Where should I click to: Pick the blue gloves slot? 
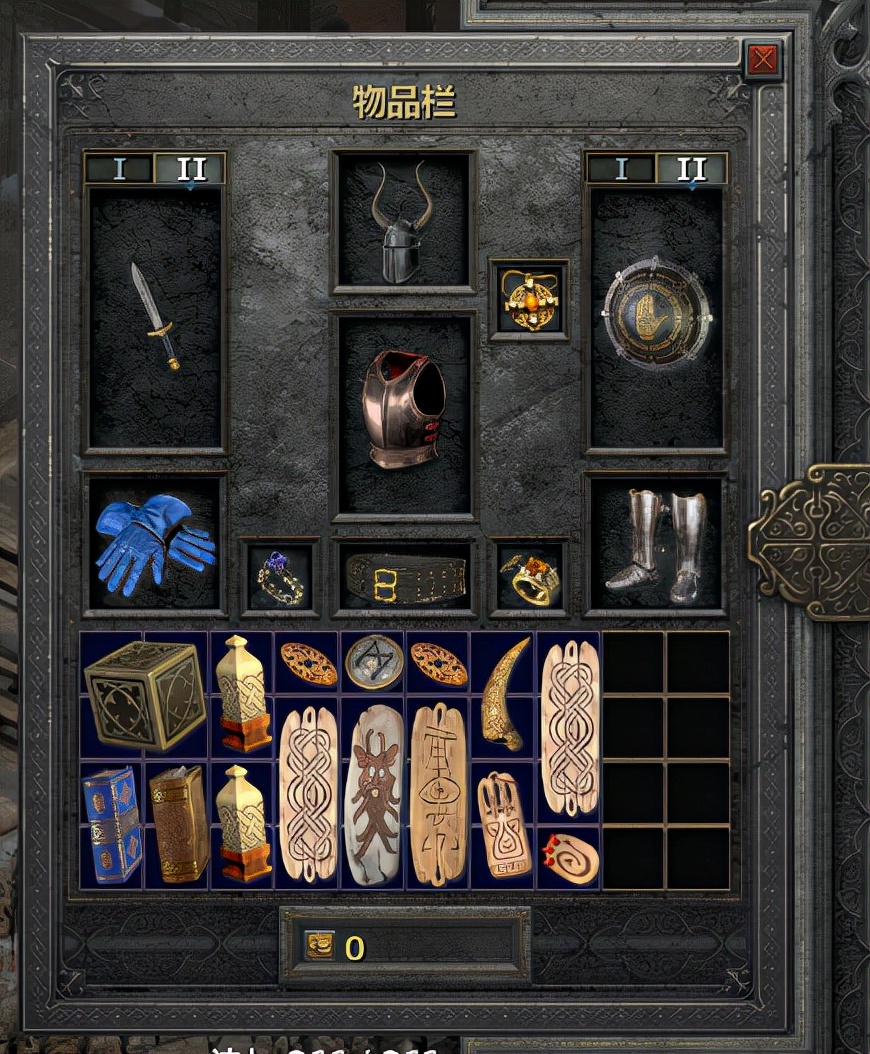(155, 543)
